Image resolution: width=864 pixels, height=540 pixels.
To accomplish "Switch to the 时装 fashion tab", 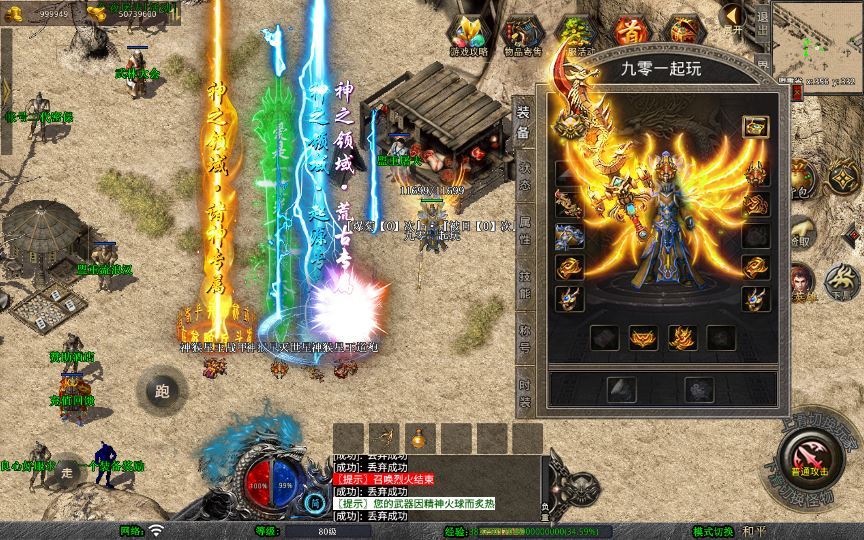I will click(524, 391).
